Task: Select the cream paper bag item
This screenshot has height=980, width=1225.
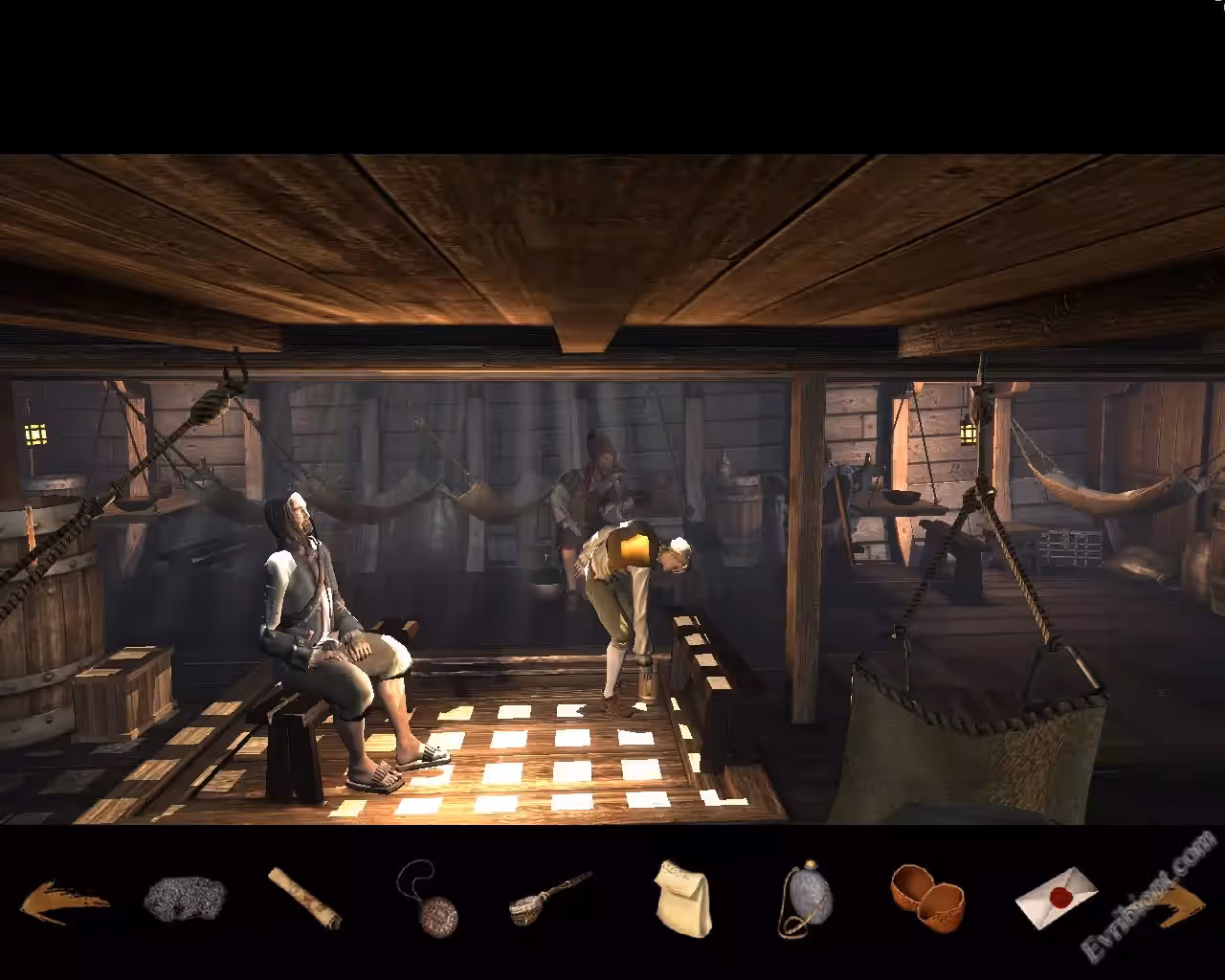Action: (684, 899)
